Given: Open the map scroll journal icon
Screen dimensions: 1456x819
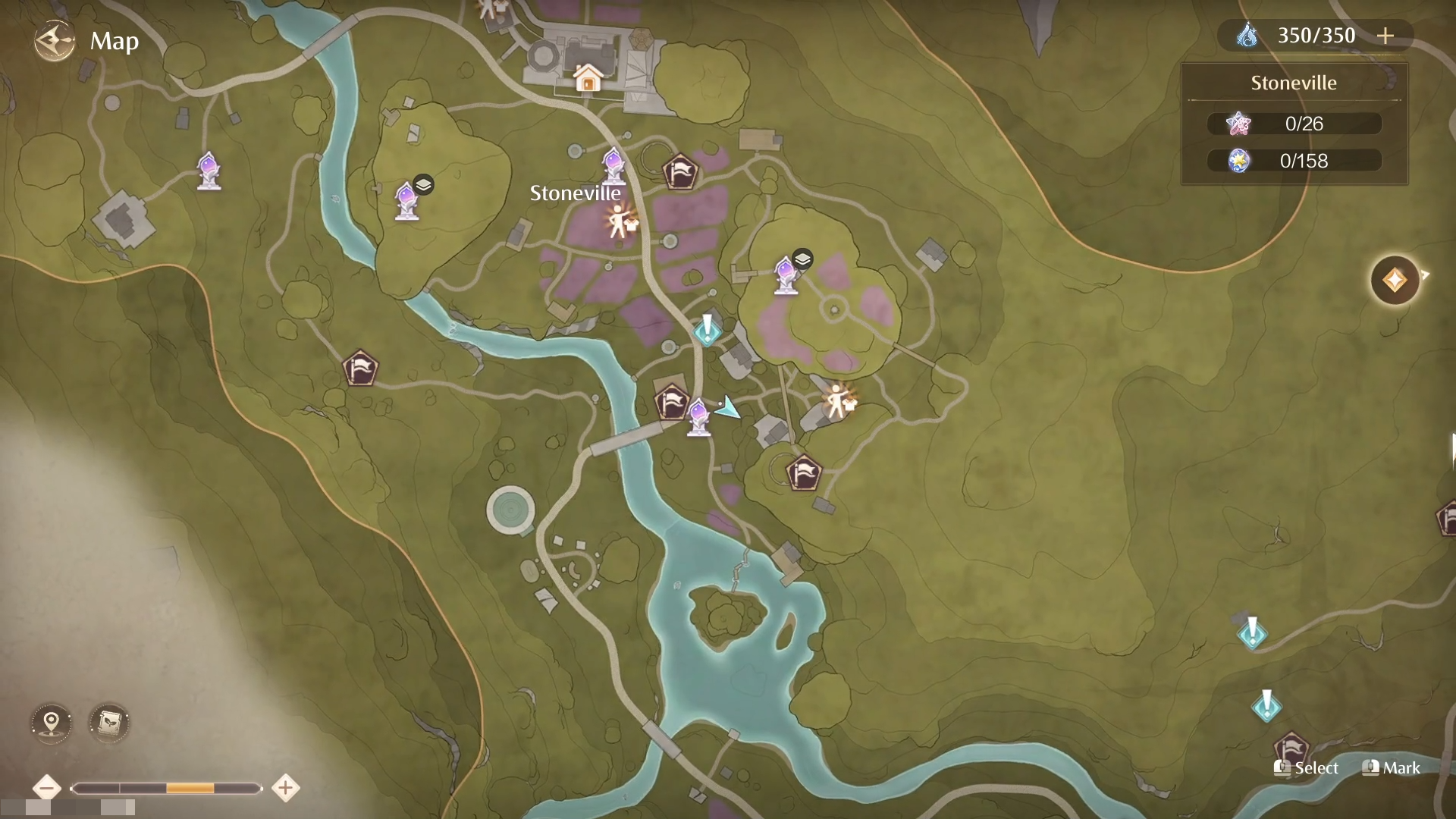Looking at the screenshot, I should 109,722.
